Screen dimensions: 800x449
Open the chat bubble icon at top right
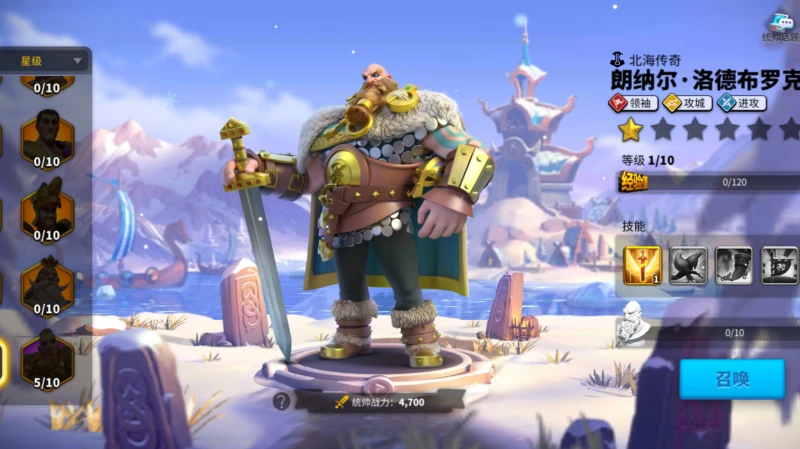(779, 26)
